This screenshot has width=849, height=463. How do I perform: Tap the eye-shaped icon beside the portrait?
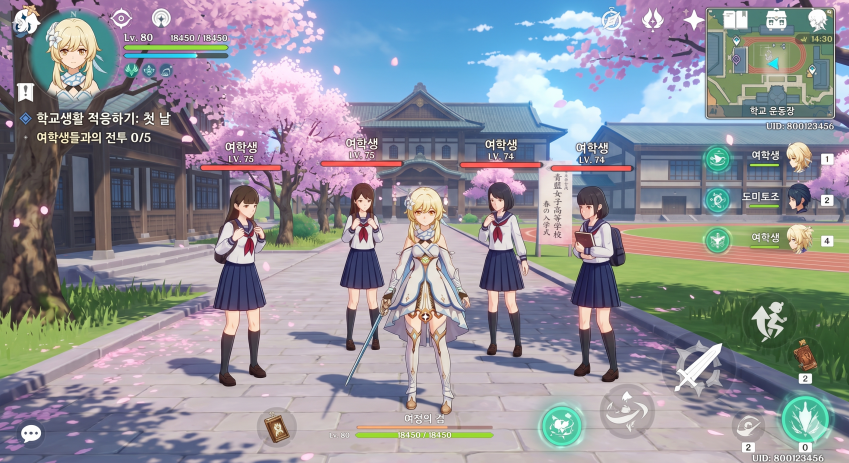121,18
